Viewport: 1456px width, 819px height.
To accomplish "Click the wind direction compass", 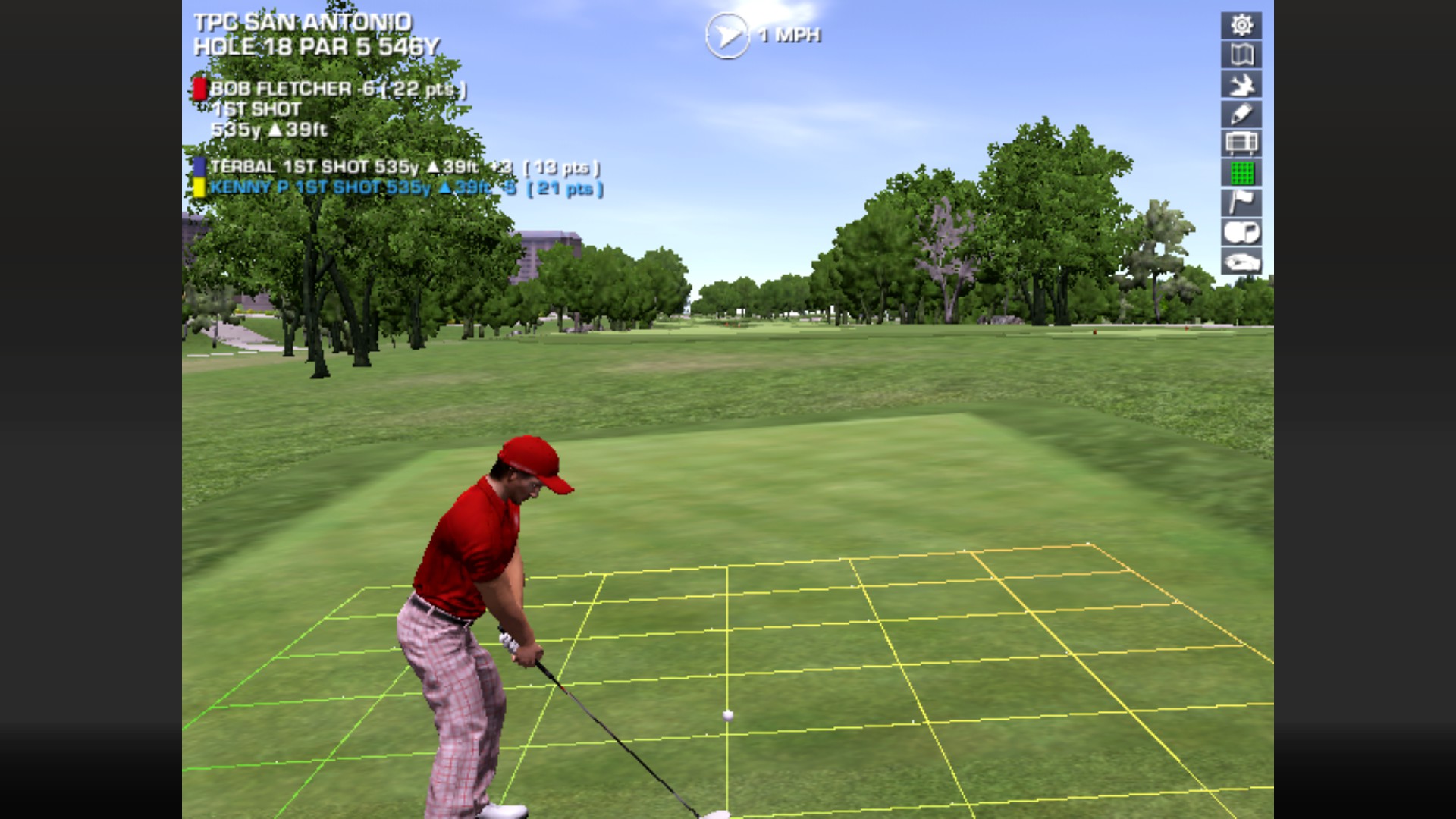I will 726,35.
